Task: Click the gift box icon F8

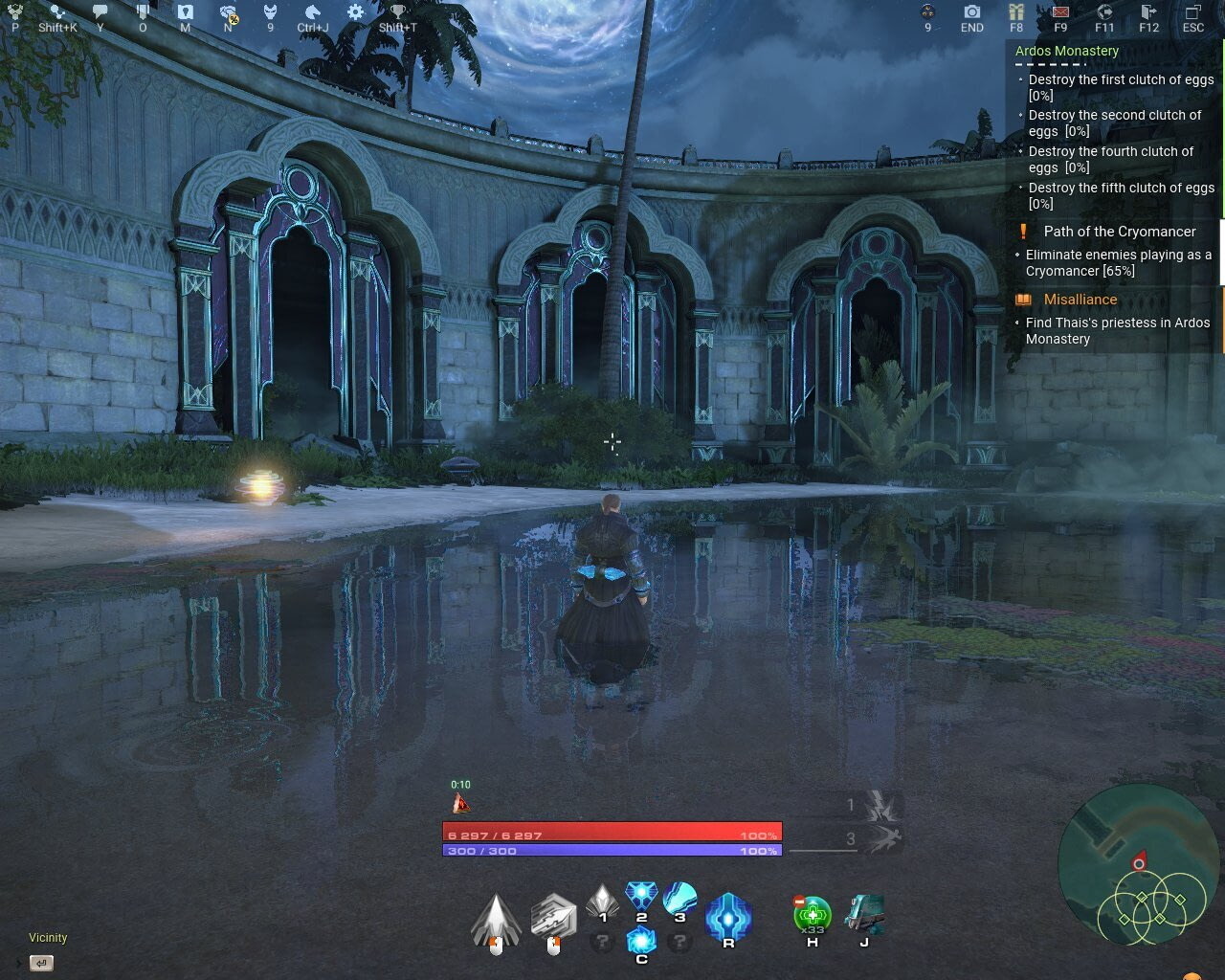Action: coord(1014,13)
